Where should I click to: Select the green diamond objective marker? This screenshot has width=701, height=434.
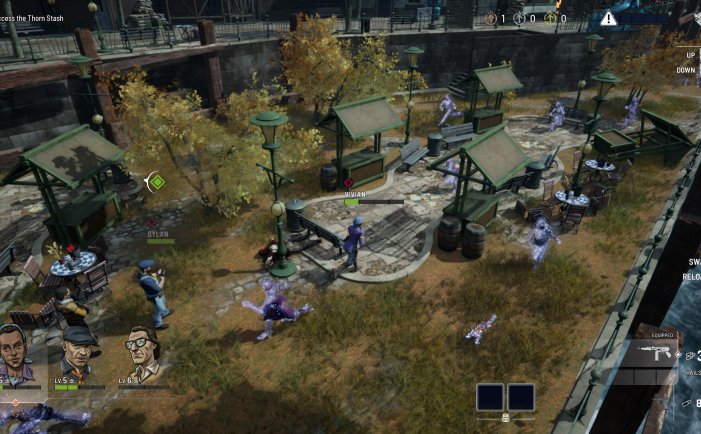(x=156, y=181)
